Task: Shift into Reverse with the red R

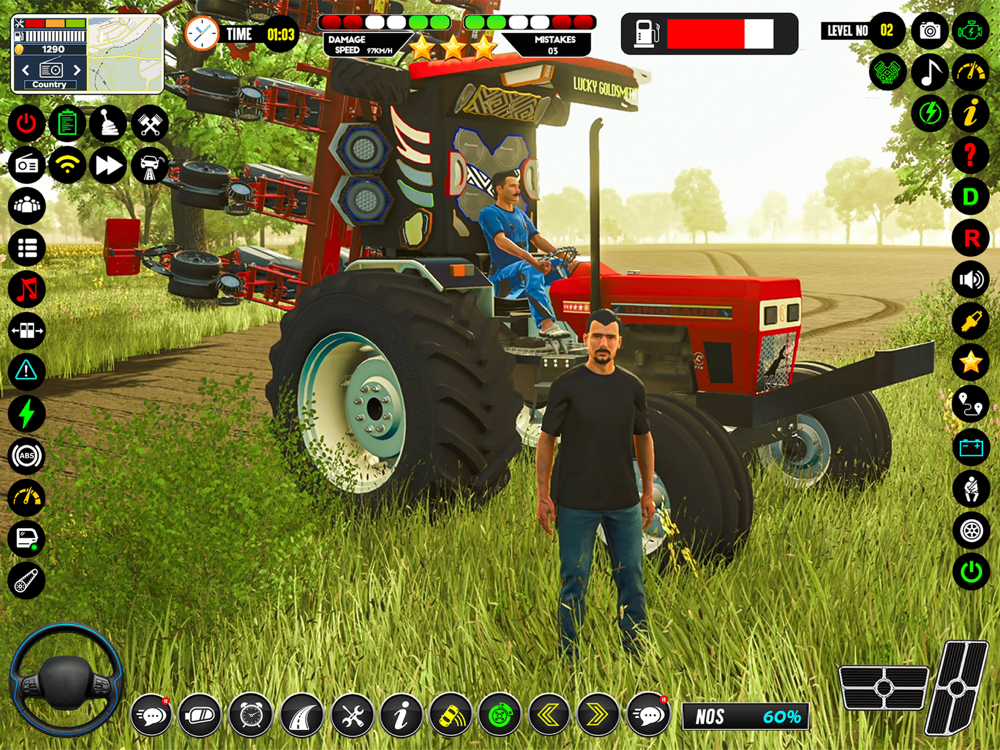Action: point(970,238)
